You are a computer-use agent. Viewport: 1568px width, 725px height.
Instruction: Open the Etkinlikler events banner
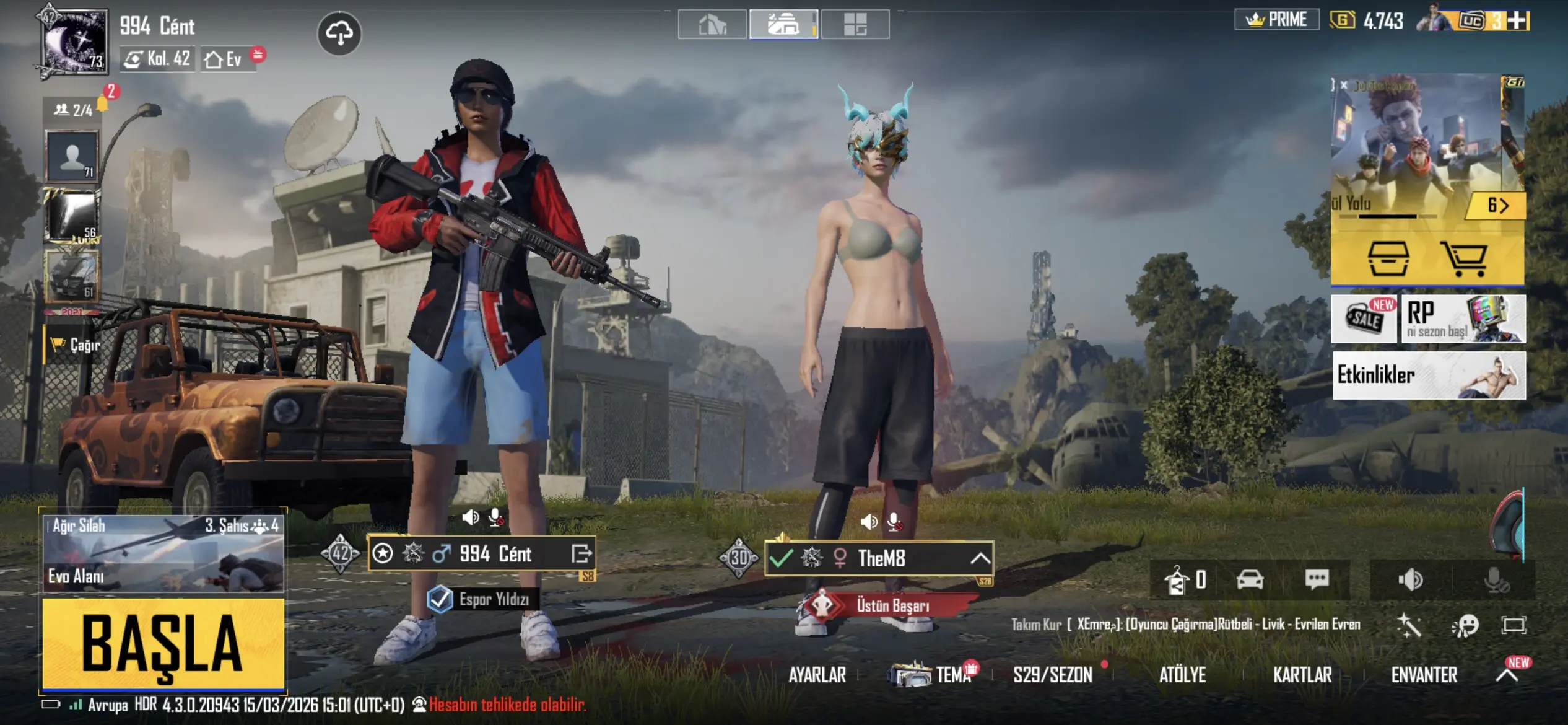(x=1429, y=375)
